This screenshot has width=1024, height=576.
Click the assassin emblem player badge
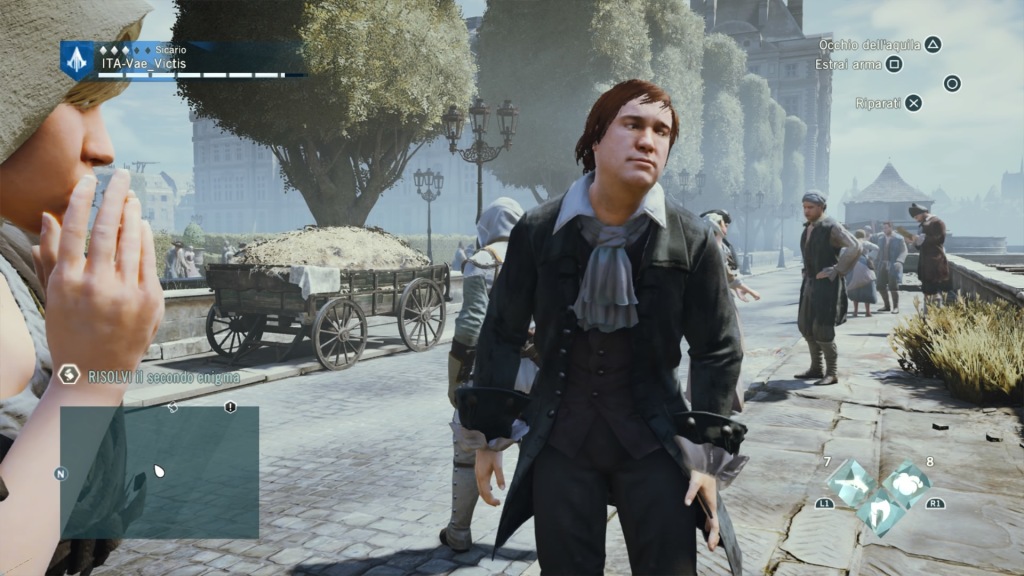click(77, 60)
